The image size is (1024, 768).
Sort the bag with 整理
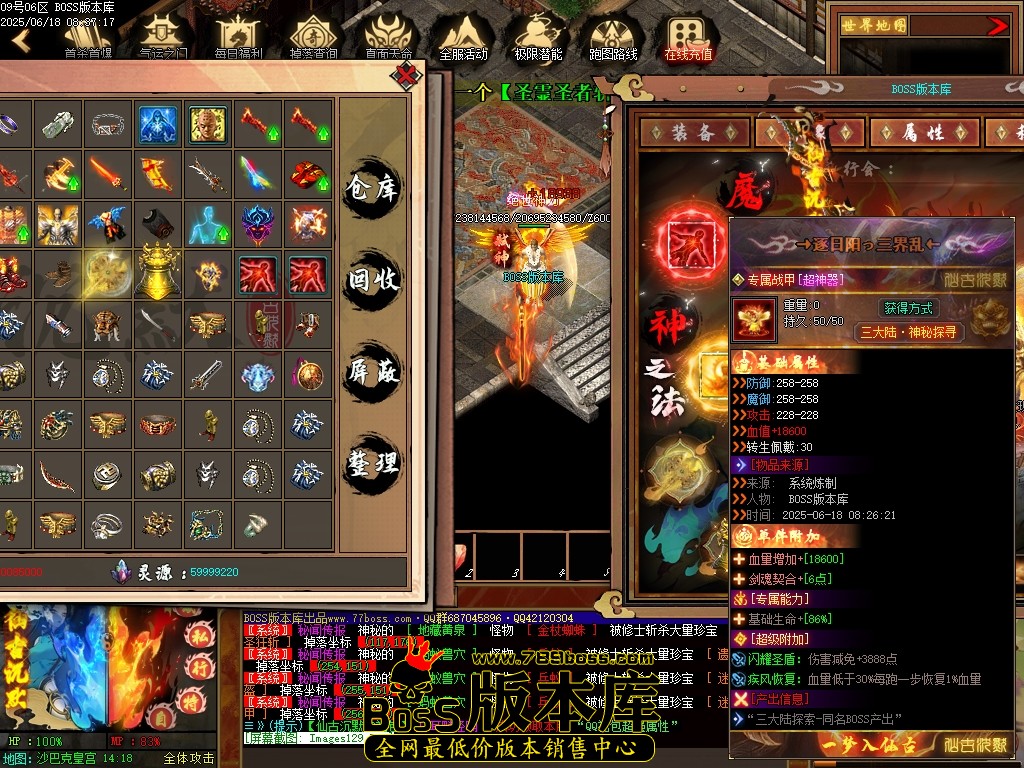tap(373, 462)
